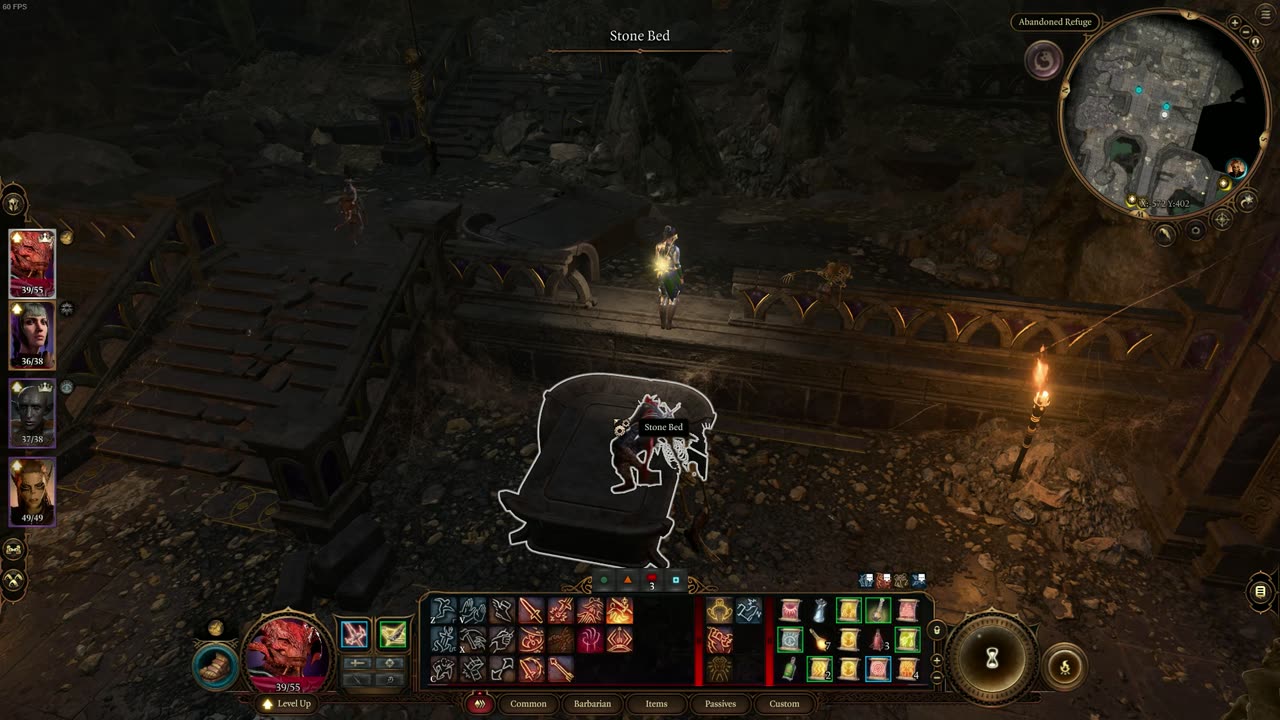The height and width of the screenshot is (720, 1280).
Task: Select the melee weapon set slot
Action: point(354,634)
